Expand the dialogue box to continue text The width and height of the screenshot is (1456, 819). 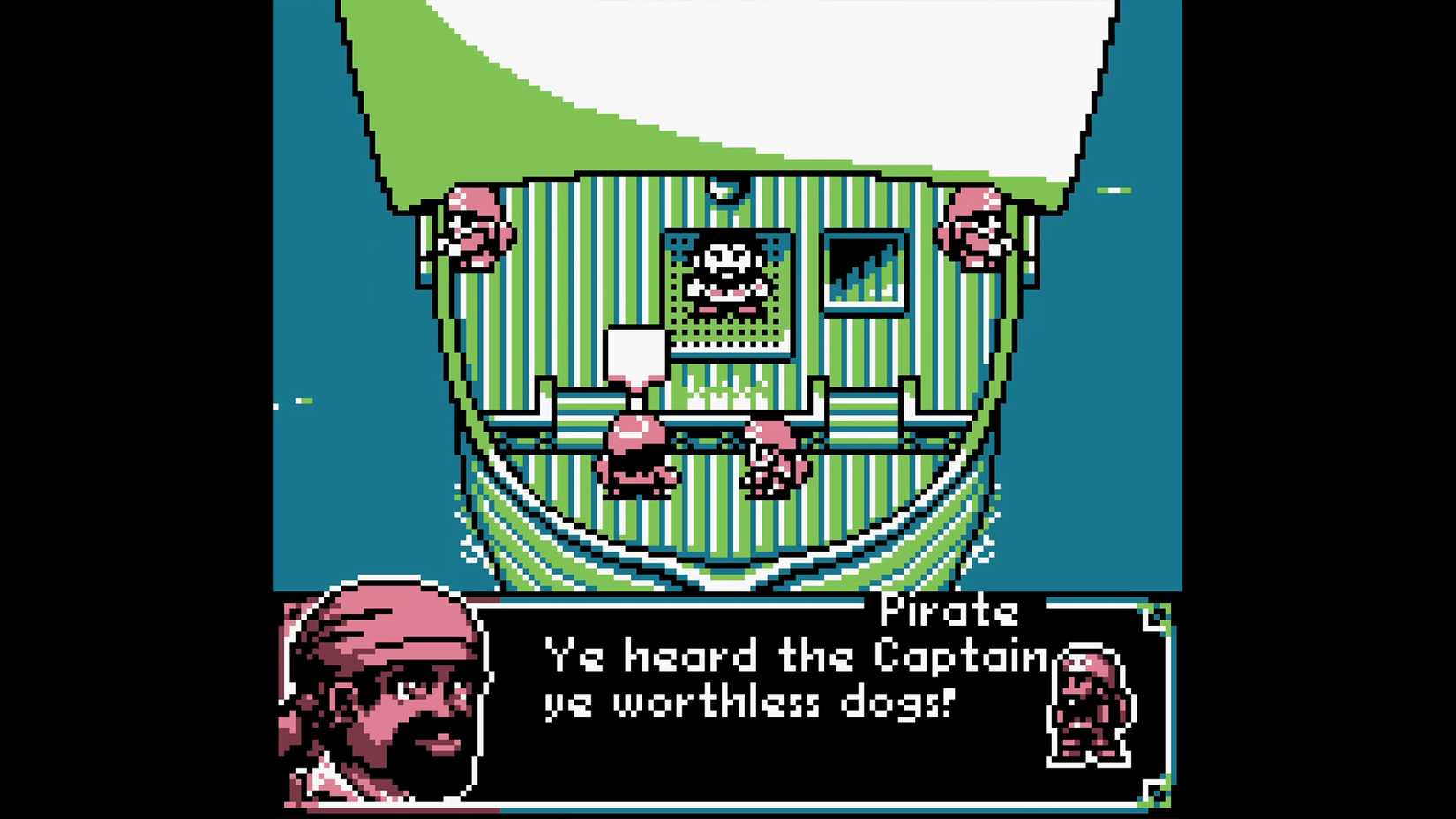tap(794, 706)
